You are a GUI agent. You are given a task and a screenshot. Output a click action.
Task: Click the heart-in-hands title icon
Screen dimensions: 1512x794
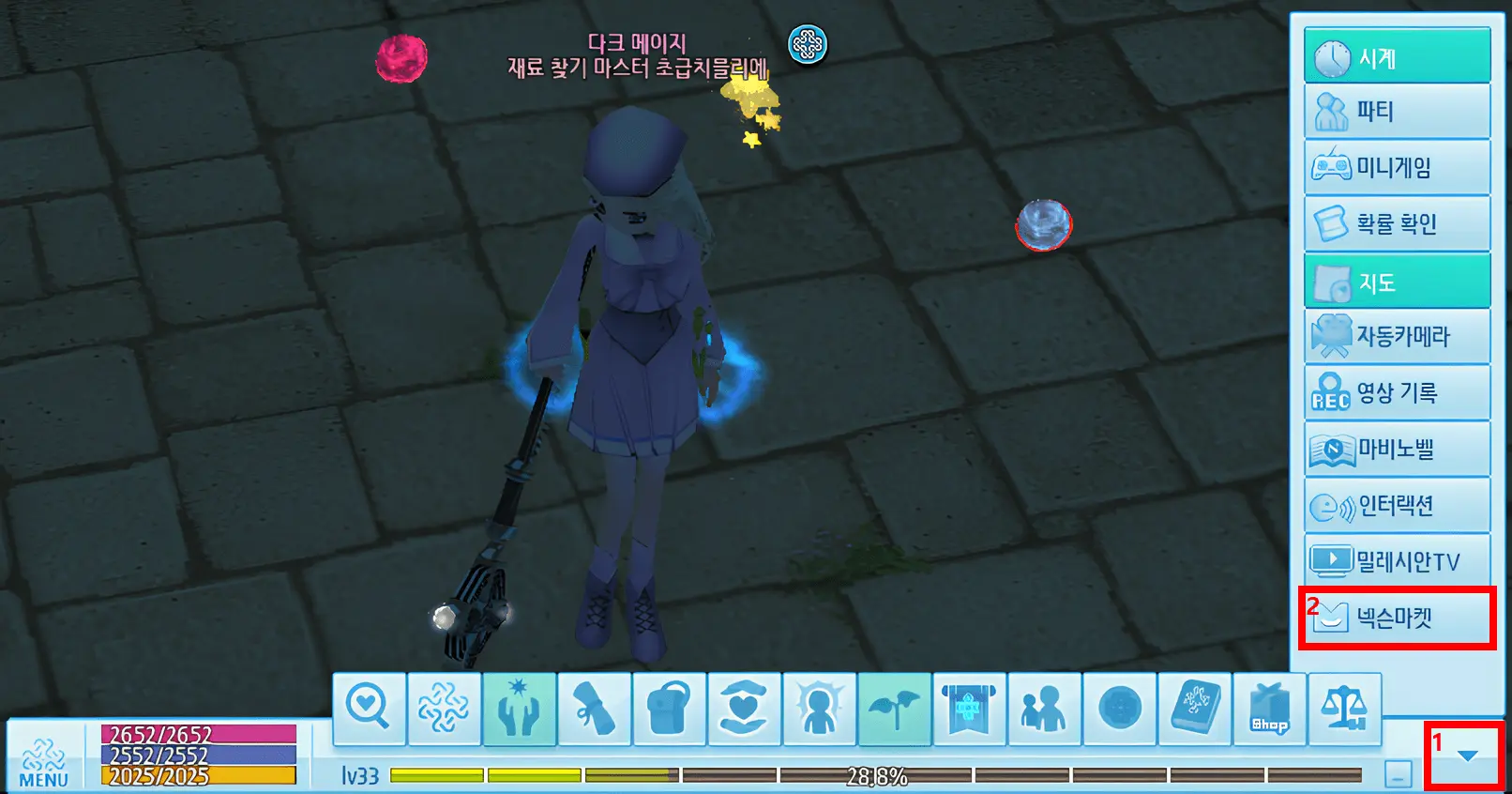pos(745,709)
